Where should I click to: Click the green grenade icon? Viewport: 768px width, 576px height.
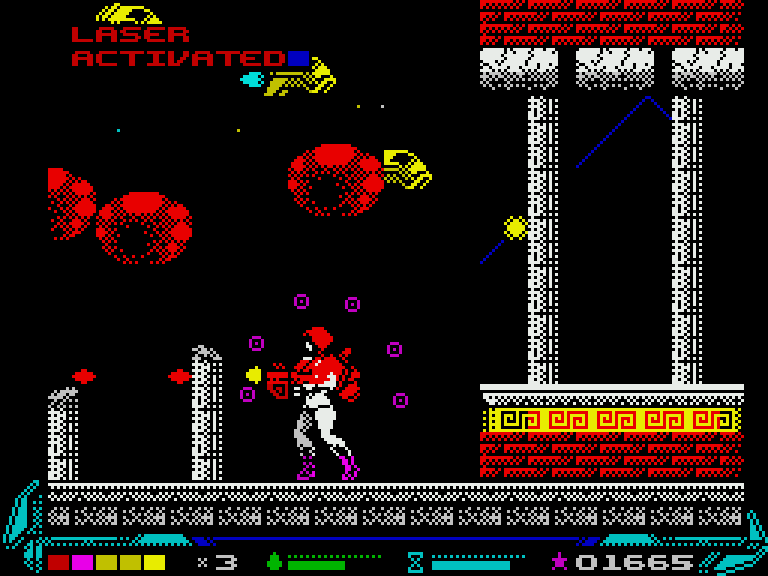tap(274, 562)
